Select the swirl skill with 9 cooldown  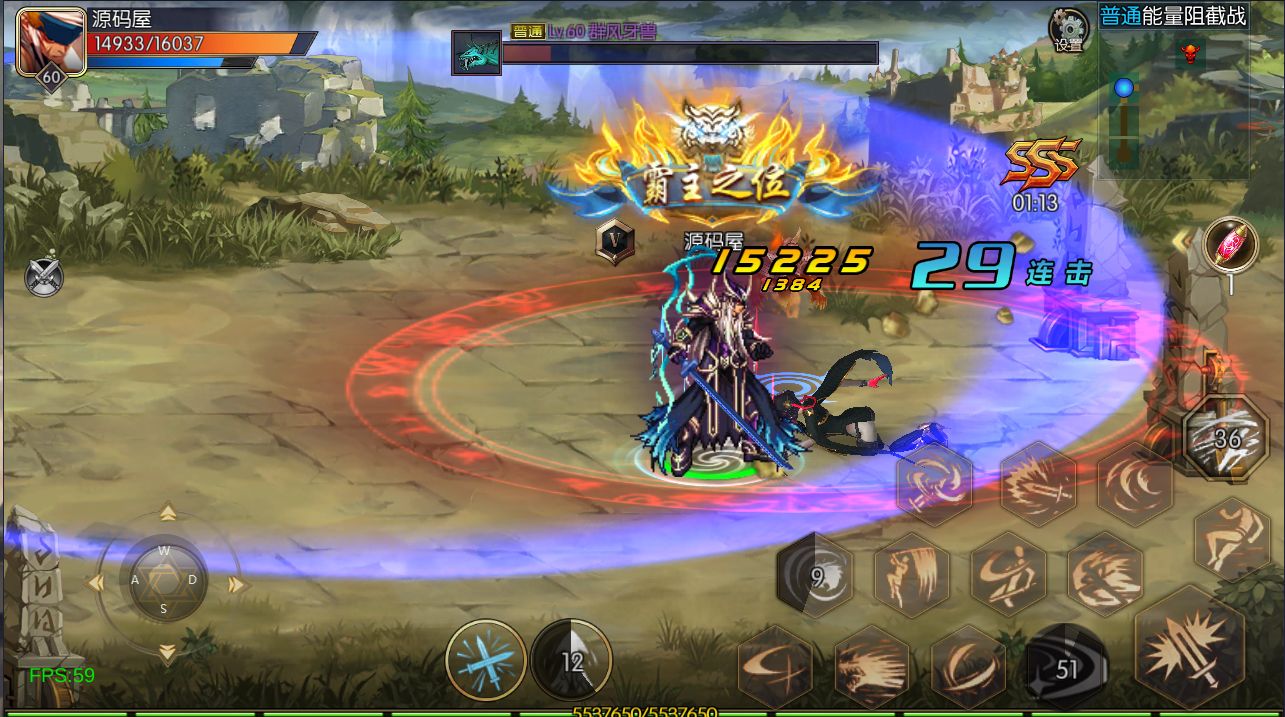click(815, 575)
